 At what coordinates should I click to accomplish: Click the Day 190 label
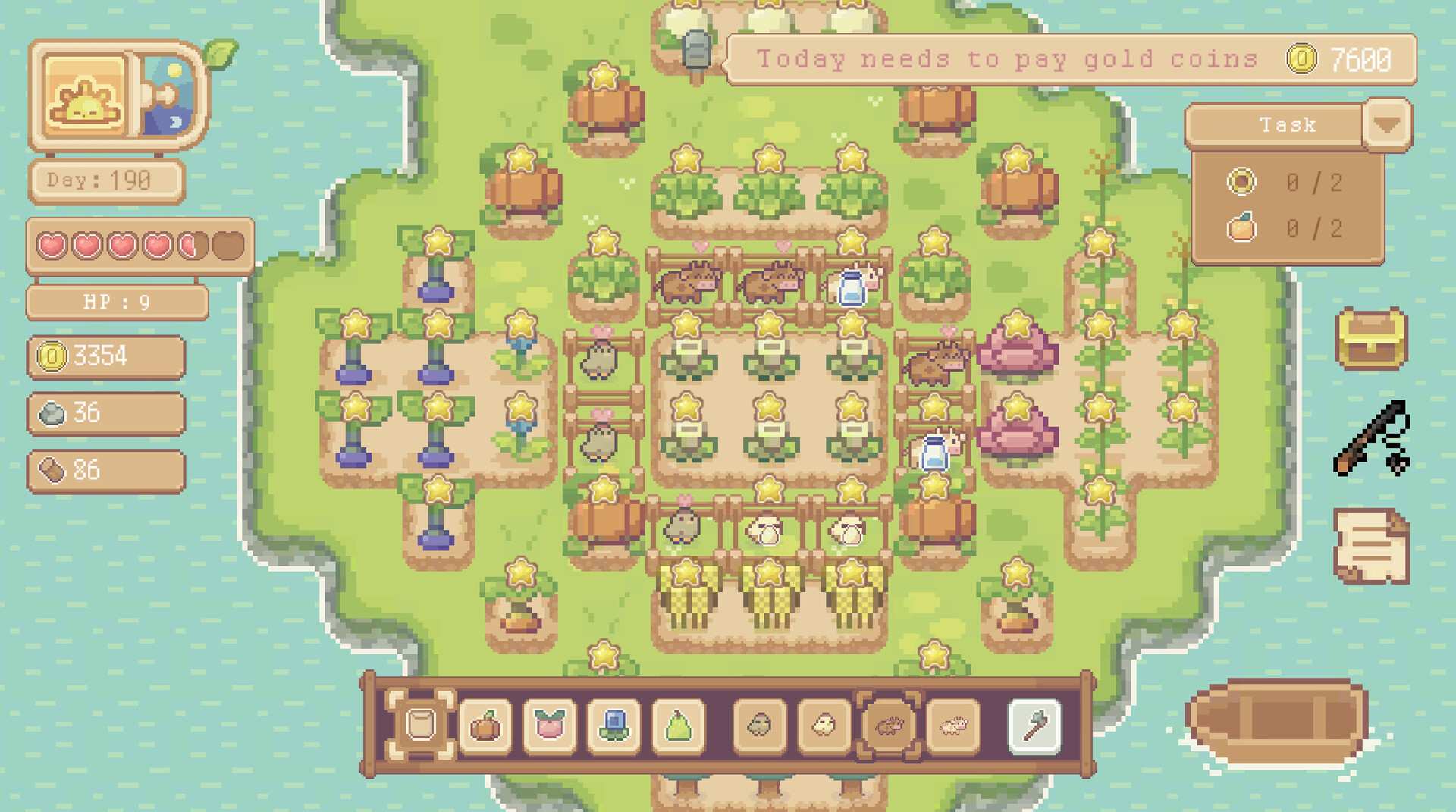click(106, 180)
